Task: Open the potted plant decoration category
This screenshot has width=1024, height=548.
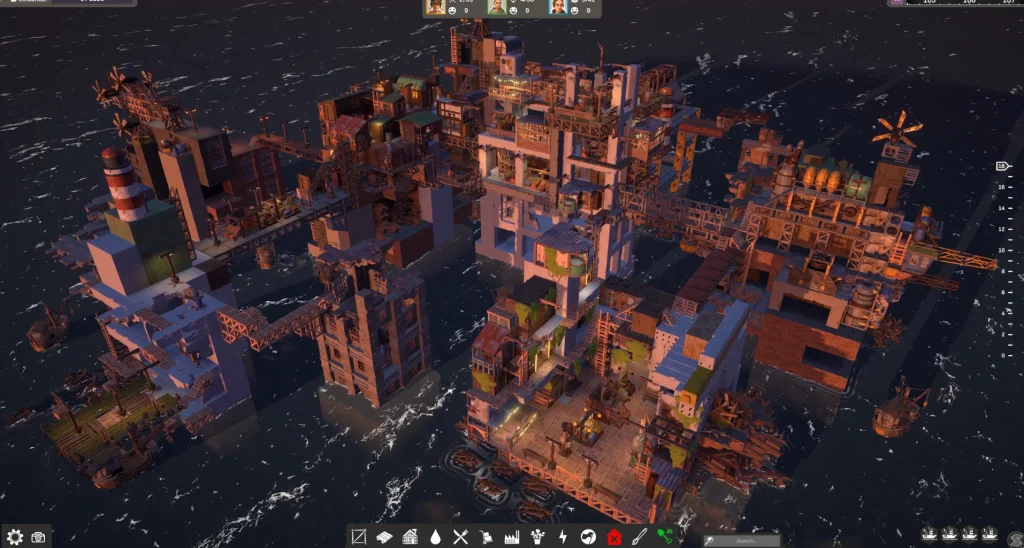Action: click(537, 537)
